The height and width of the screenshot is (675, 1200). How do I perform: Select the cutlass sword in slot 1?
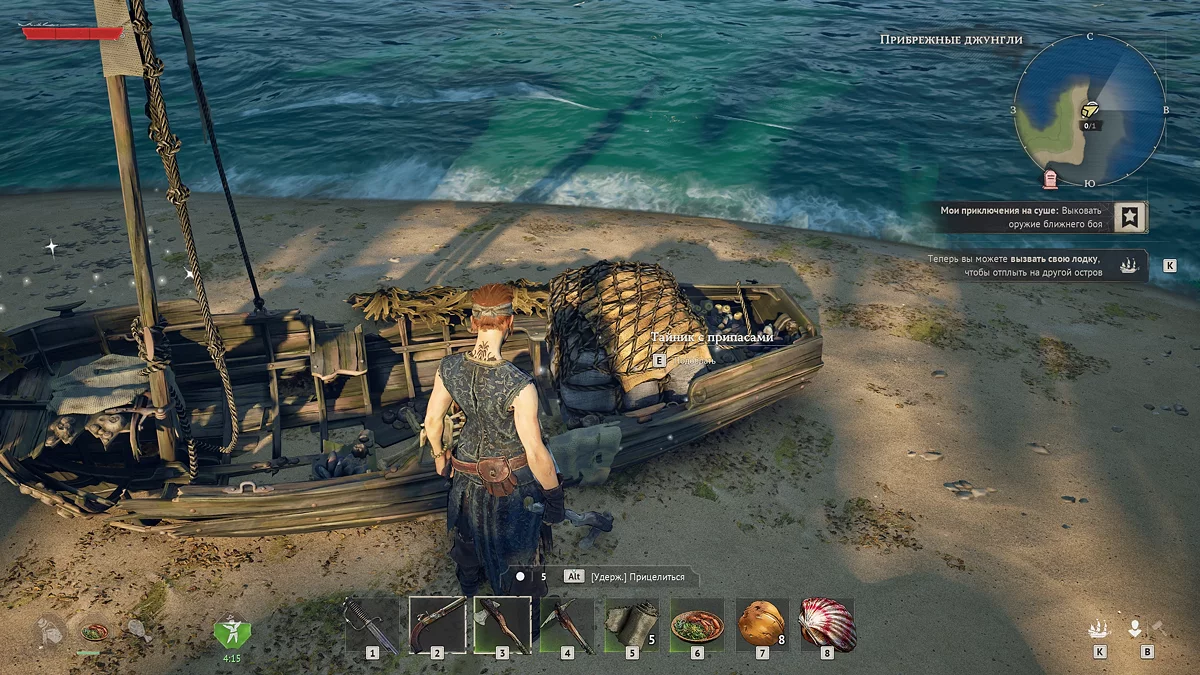click(x=372, y=625)
